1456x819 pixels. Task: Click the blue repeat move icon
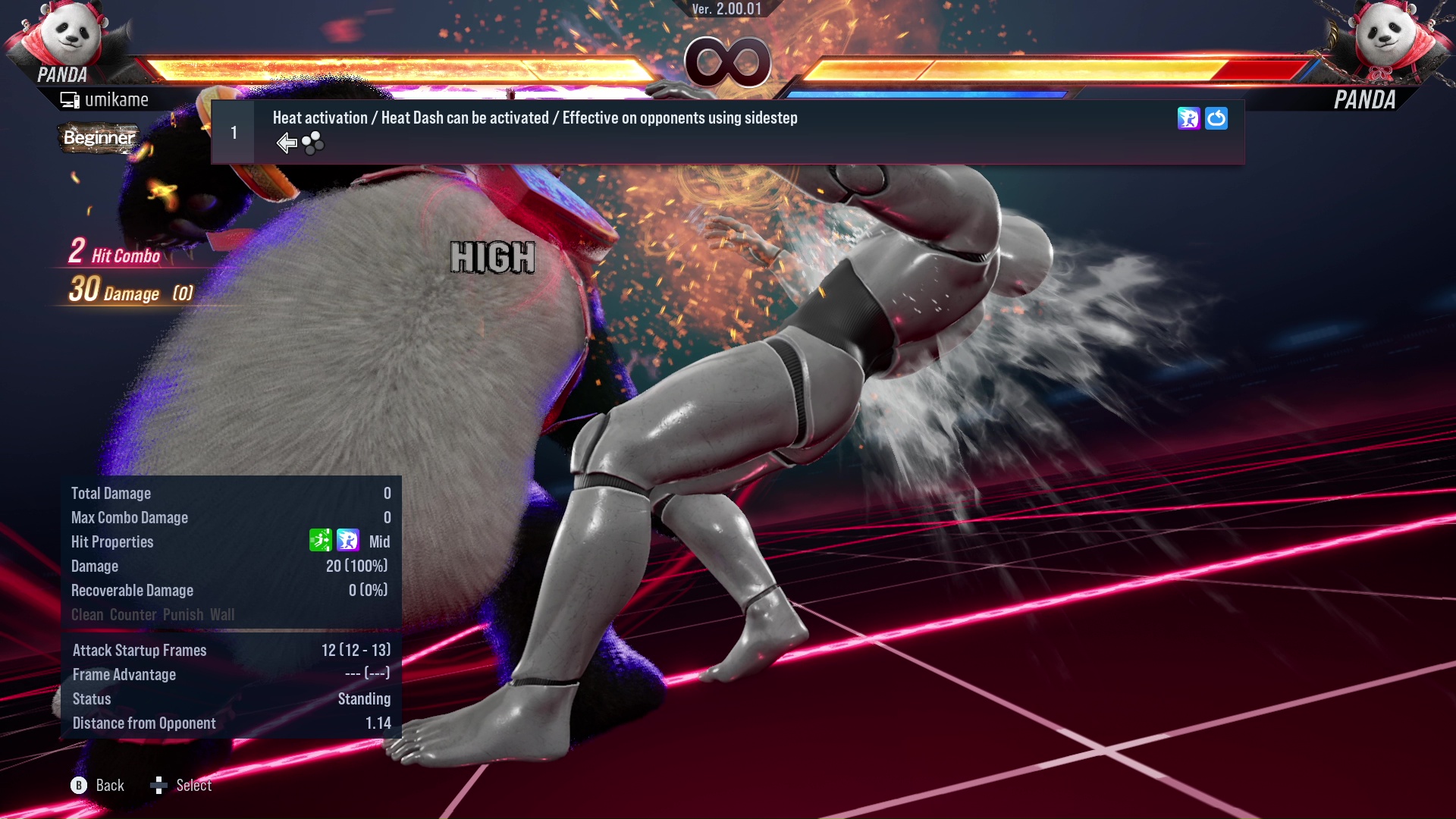coord(1216,118)
